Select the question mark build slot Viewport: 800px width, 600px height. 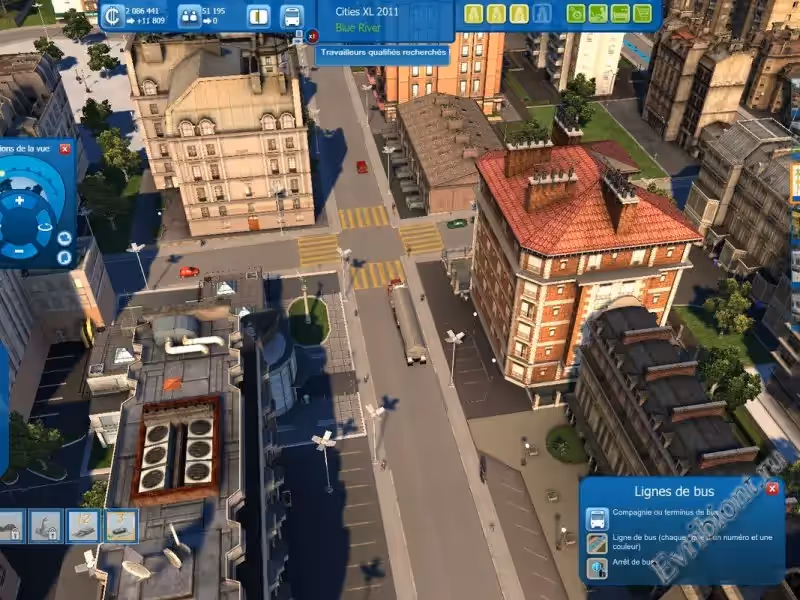(121, 523)
